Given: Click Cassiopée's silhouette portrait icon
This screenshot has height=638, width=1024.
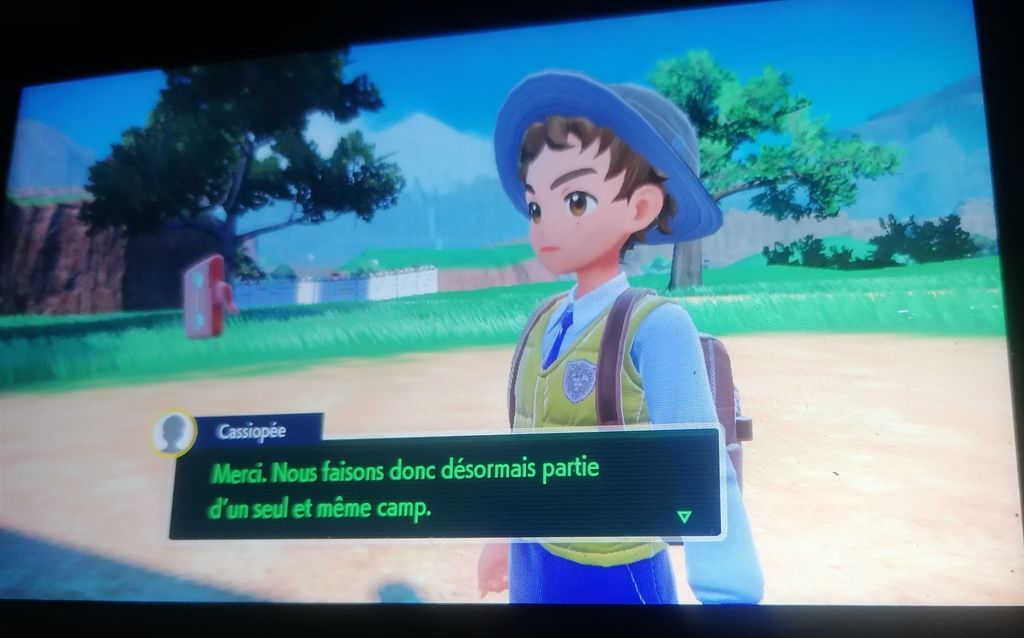Looking at the screenshot, I should (174, 433).
